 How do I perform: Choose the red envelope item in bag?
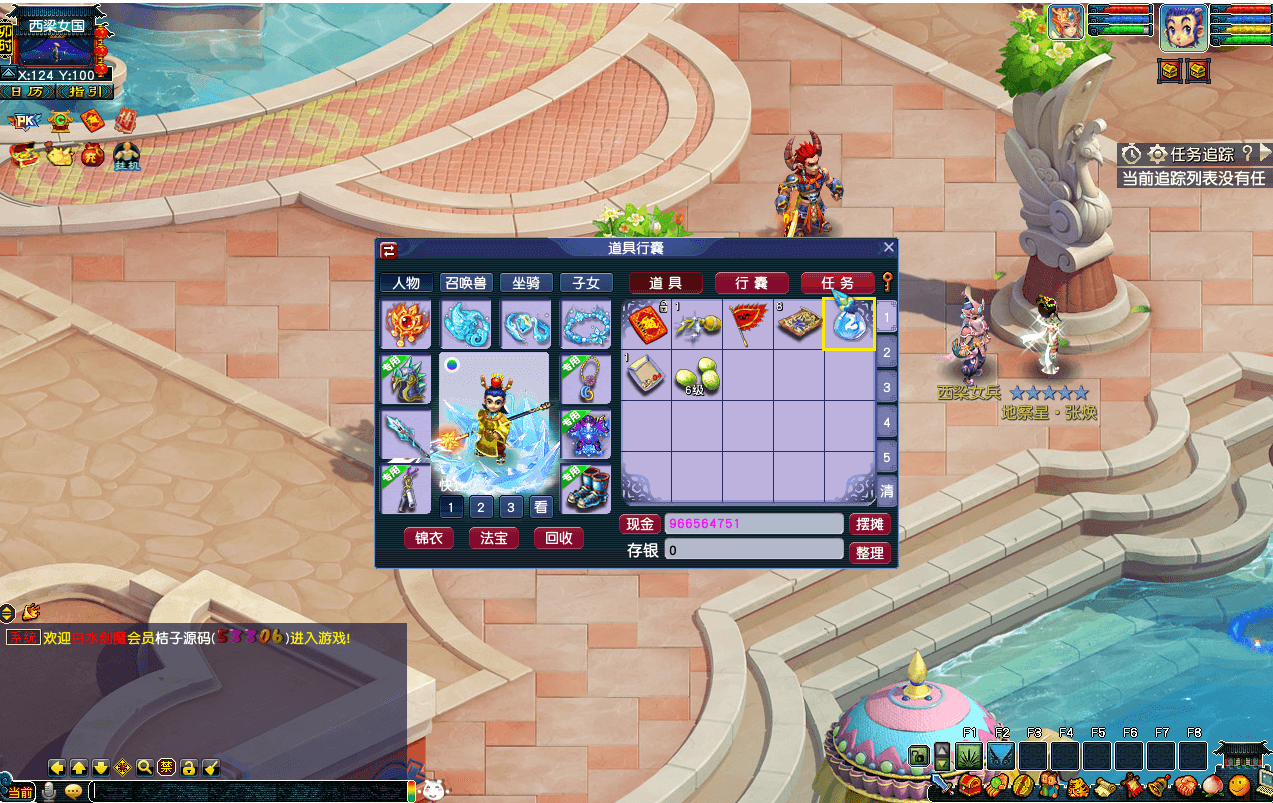645,325
